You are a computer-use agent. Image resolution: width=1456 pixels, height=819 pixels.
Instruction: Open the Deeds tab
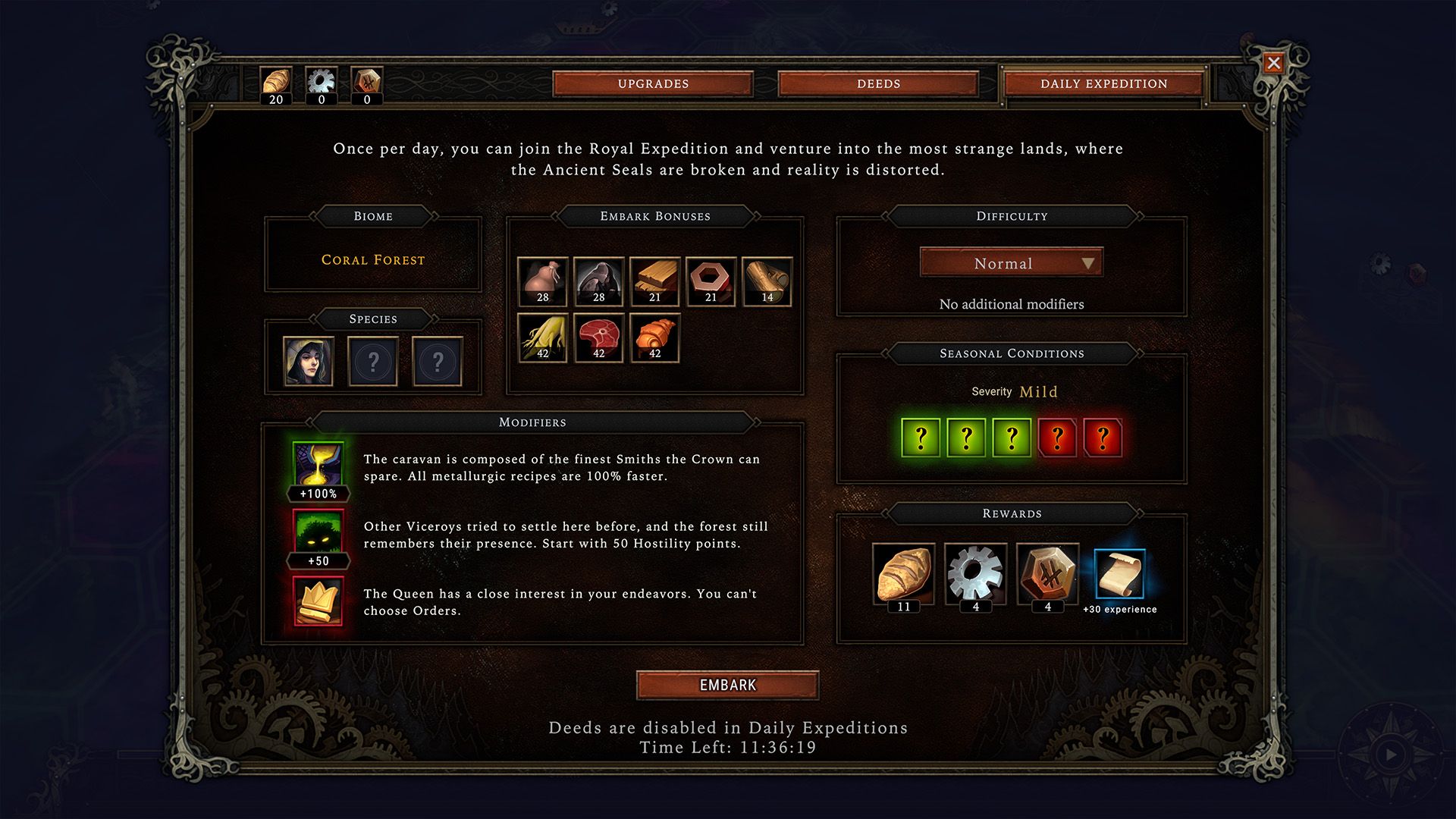(x=878, y=83)
